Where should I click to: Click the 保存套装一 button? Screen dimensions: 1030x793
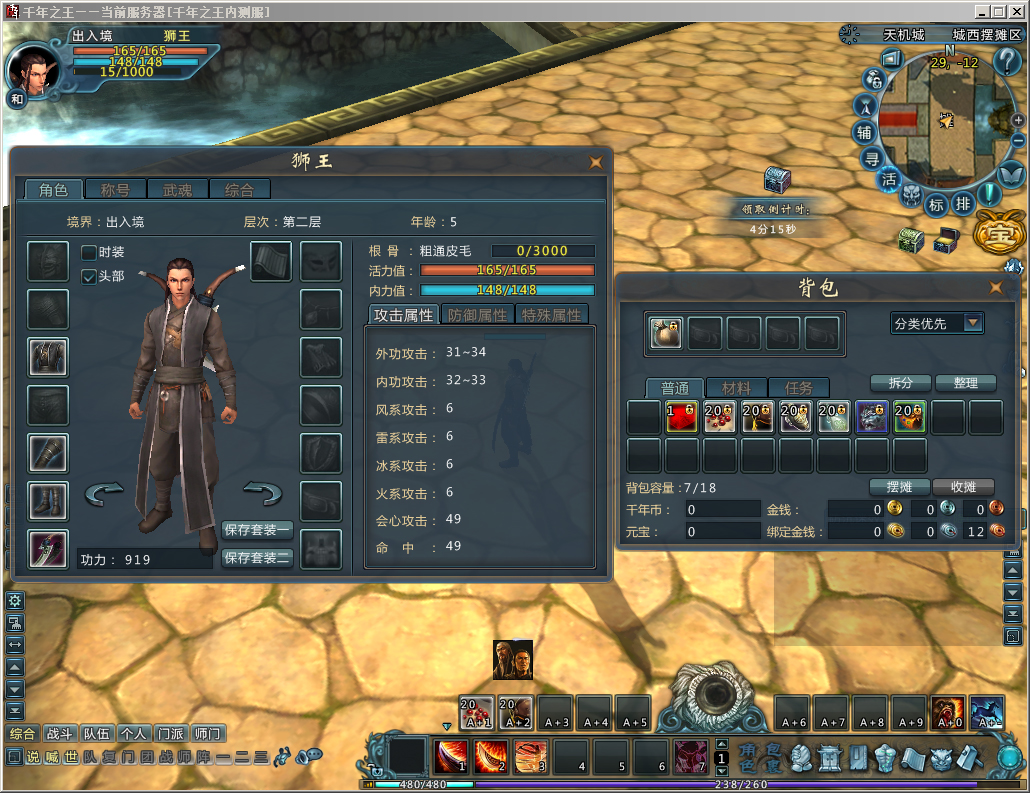[x=257, y=530]
